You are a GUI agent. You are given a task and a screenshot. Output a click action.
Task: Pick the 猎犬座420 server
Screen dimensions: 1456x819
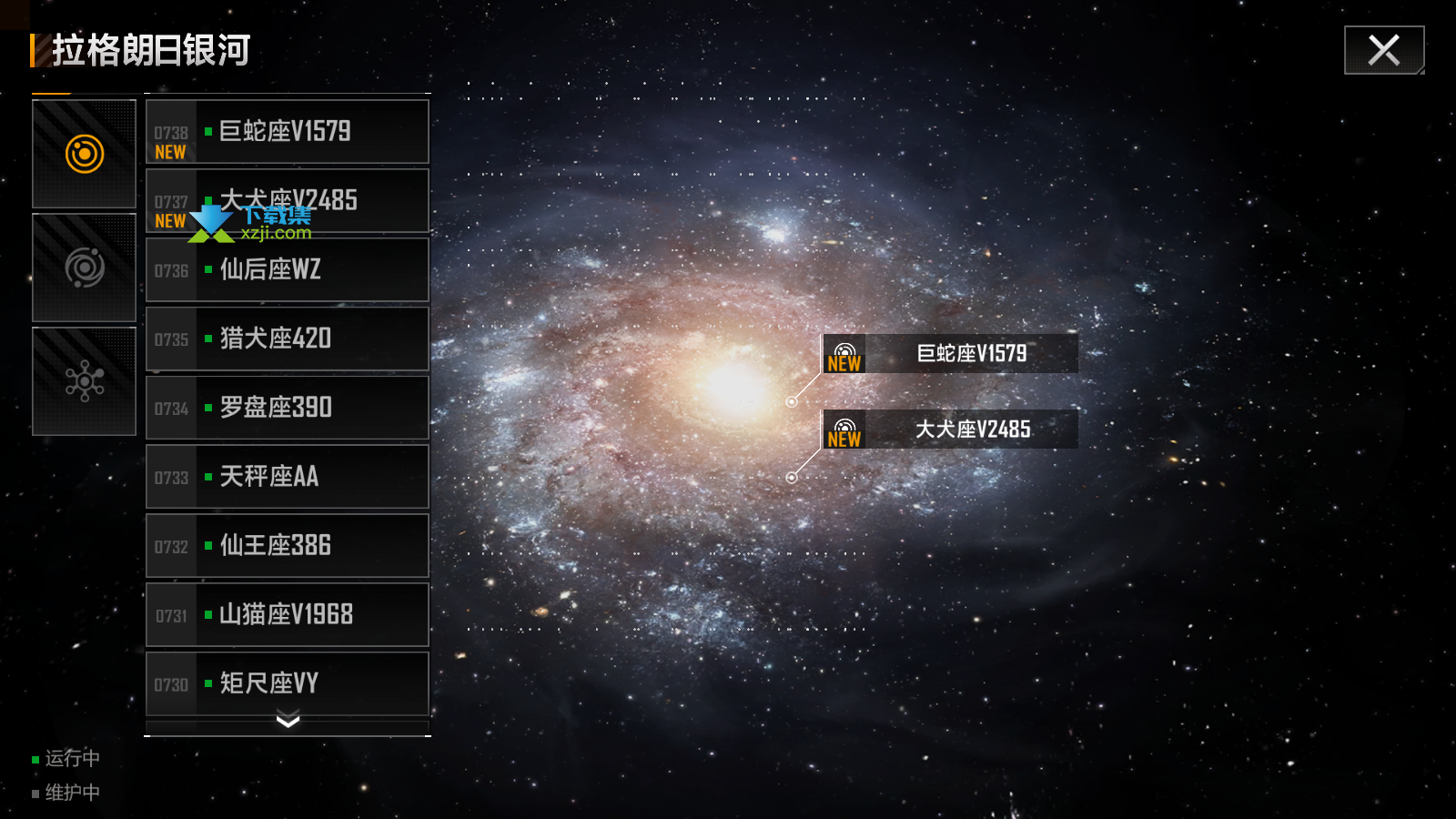click(287, 339)
